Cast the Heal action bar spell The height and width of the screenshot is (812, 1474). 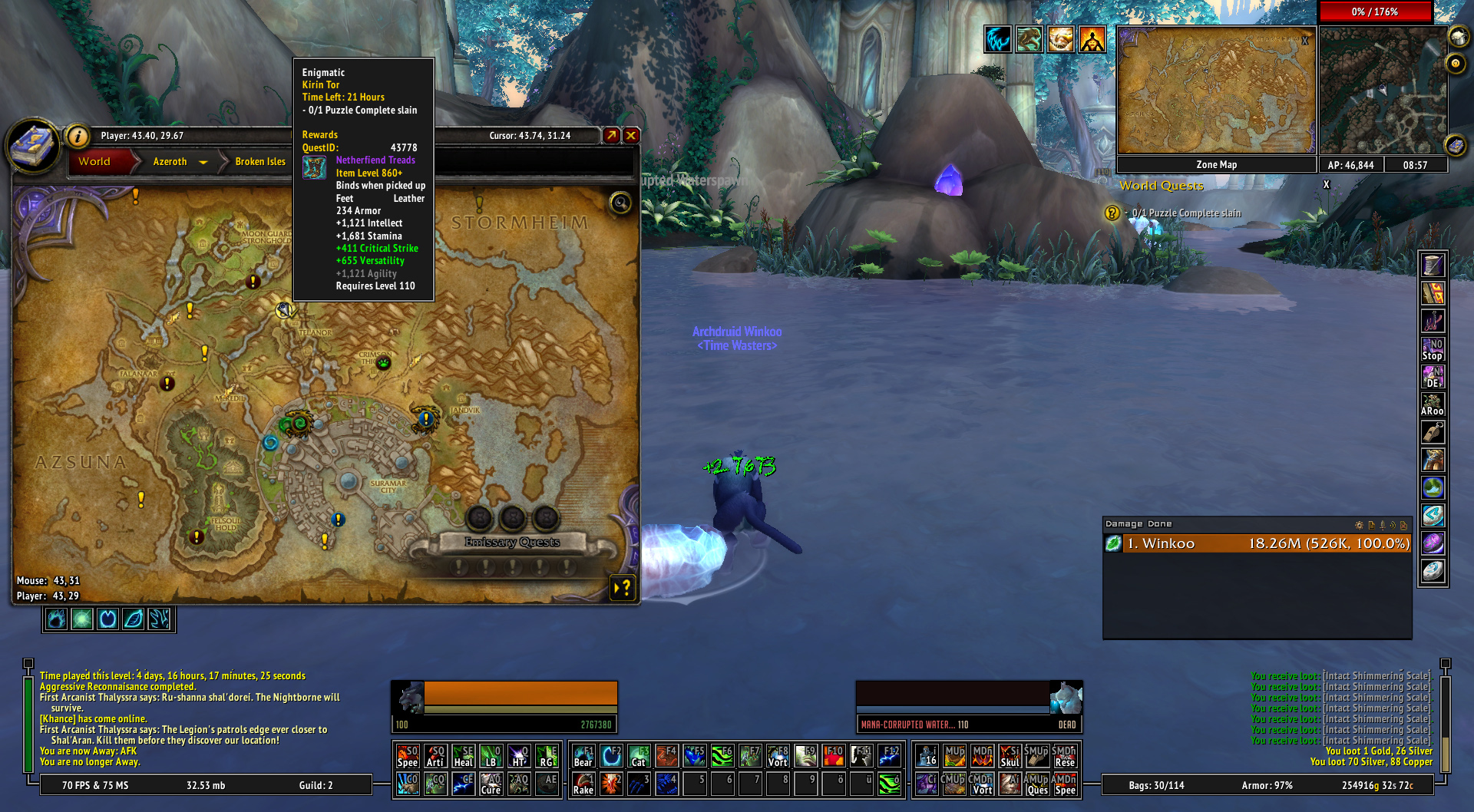pyautogui.click(x=463, y=757)
